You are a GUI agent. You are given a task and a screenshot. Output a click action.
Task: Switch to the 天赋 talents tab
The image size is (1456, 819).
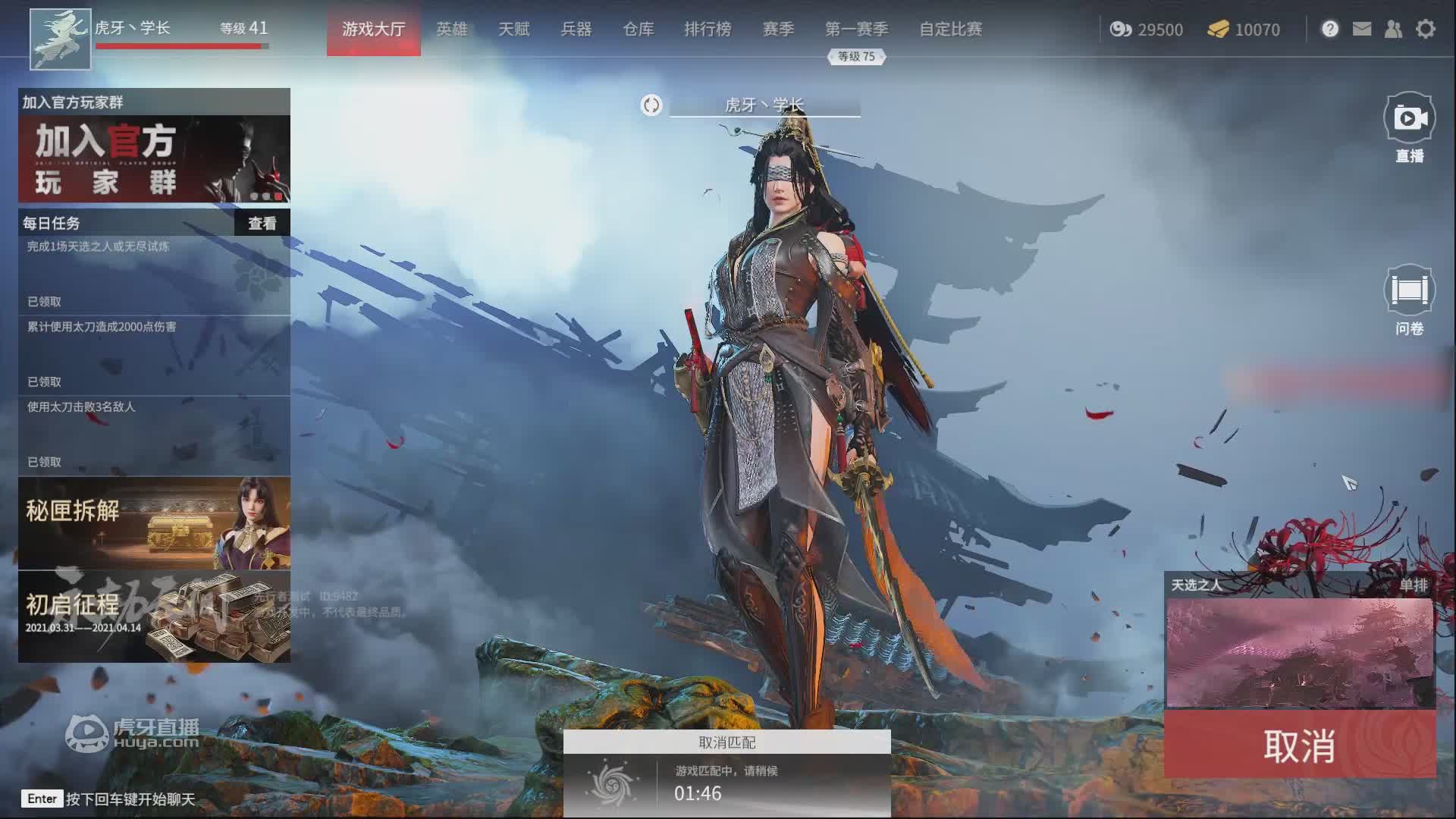pos(513,29)
